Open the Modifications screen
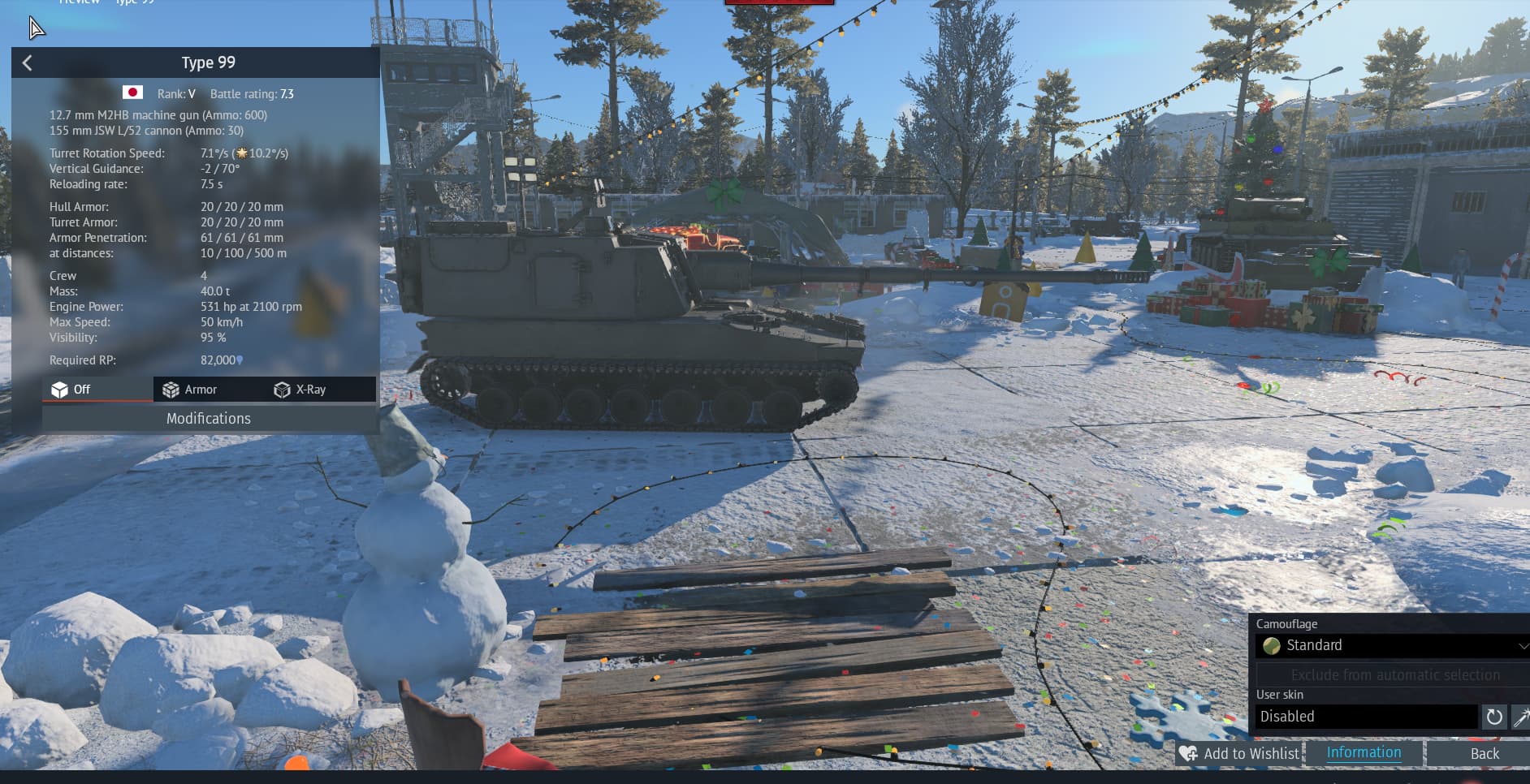This screenshot has height=784, width=1530. tap(209, 418)
